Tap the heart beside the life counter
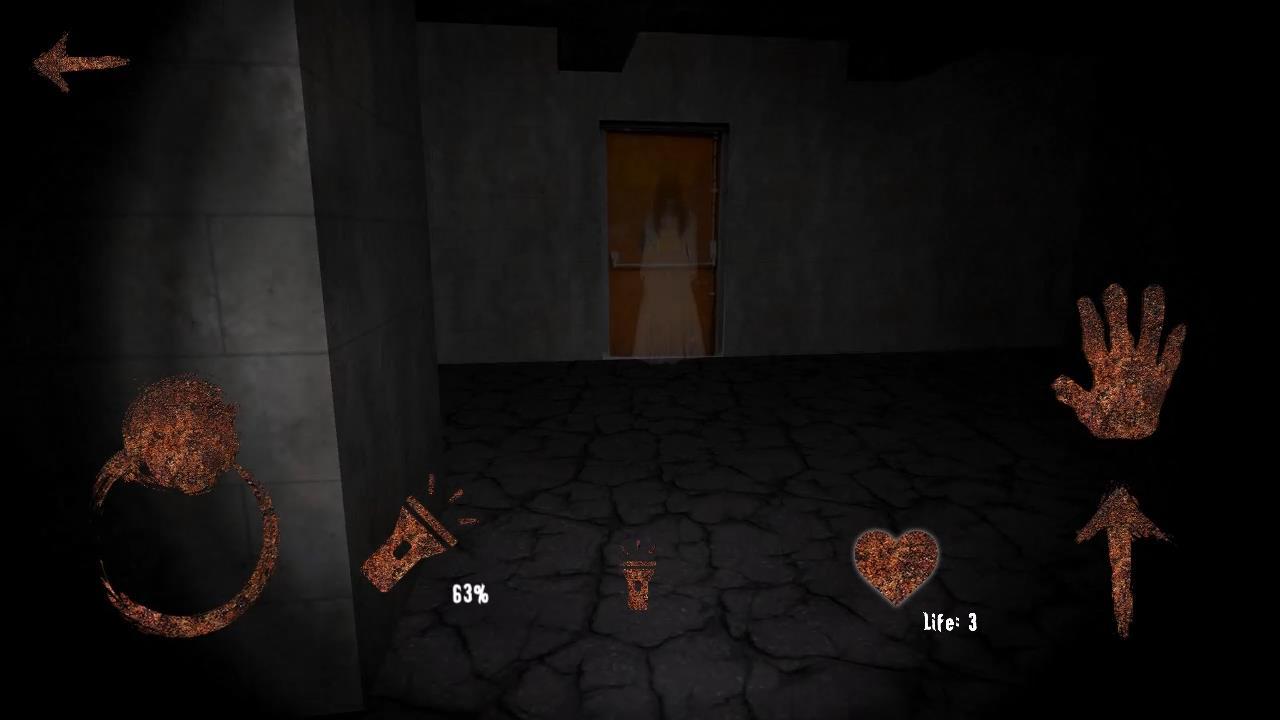The width and height of the screenshot is (1280, 720). pyautogui.click(x=893, y=567)
